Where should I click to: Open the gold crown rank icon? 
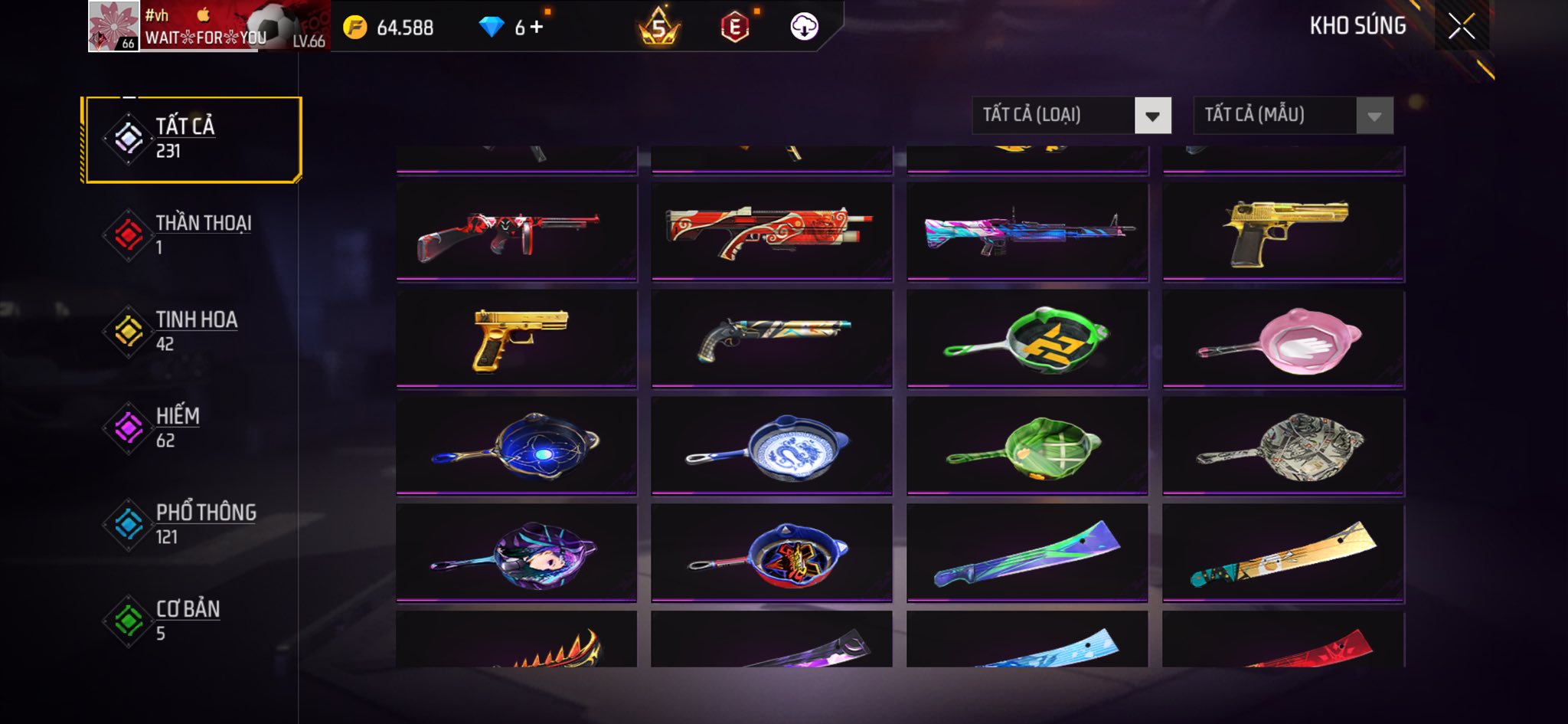point(658,28)
